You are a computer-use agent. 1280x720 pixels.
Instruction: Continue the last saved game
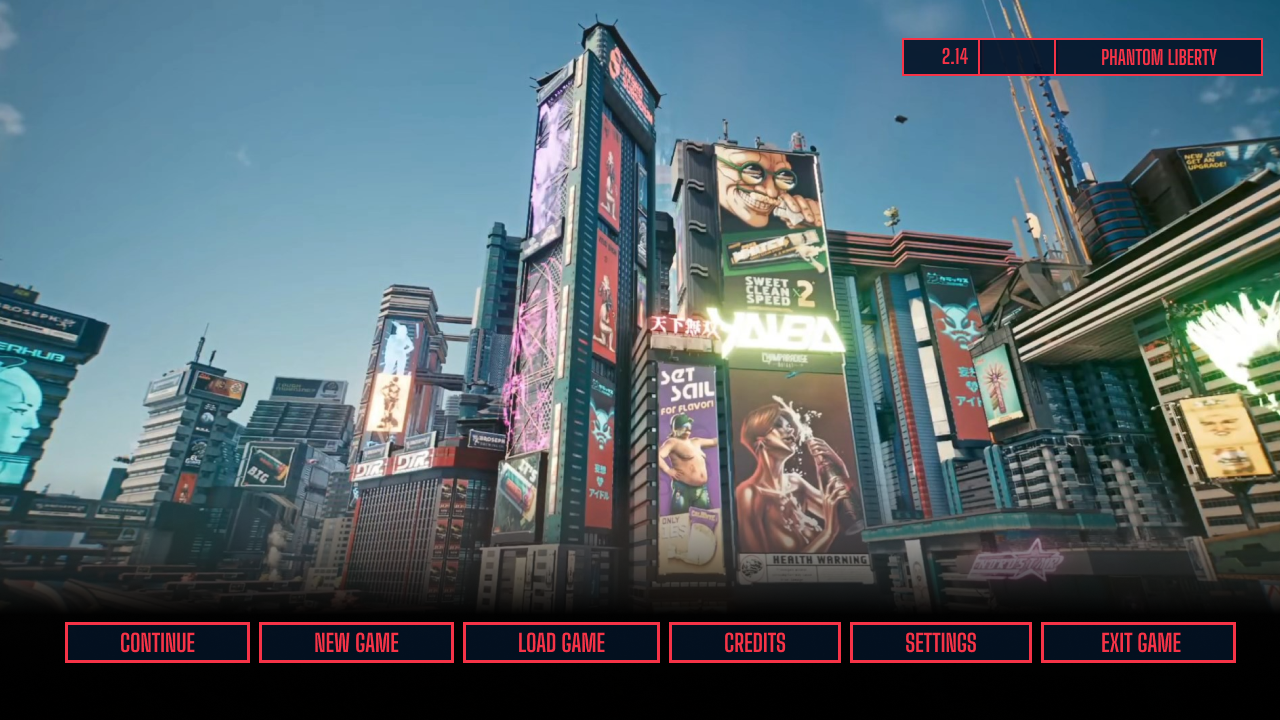click(157, 642)
